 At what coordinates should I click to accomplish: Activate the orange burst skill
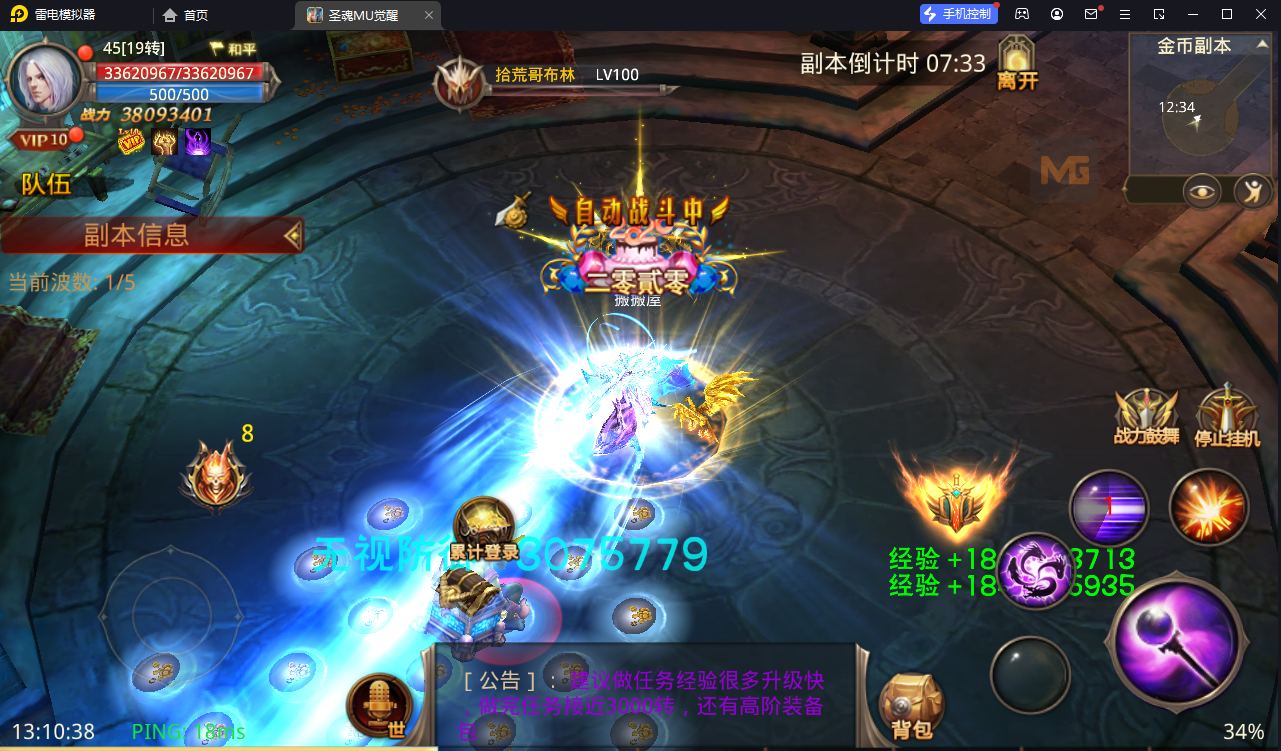[1210, 507]
